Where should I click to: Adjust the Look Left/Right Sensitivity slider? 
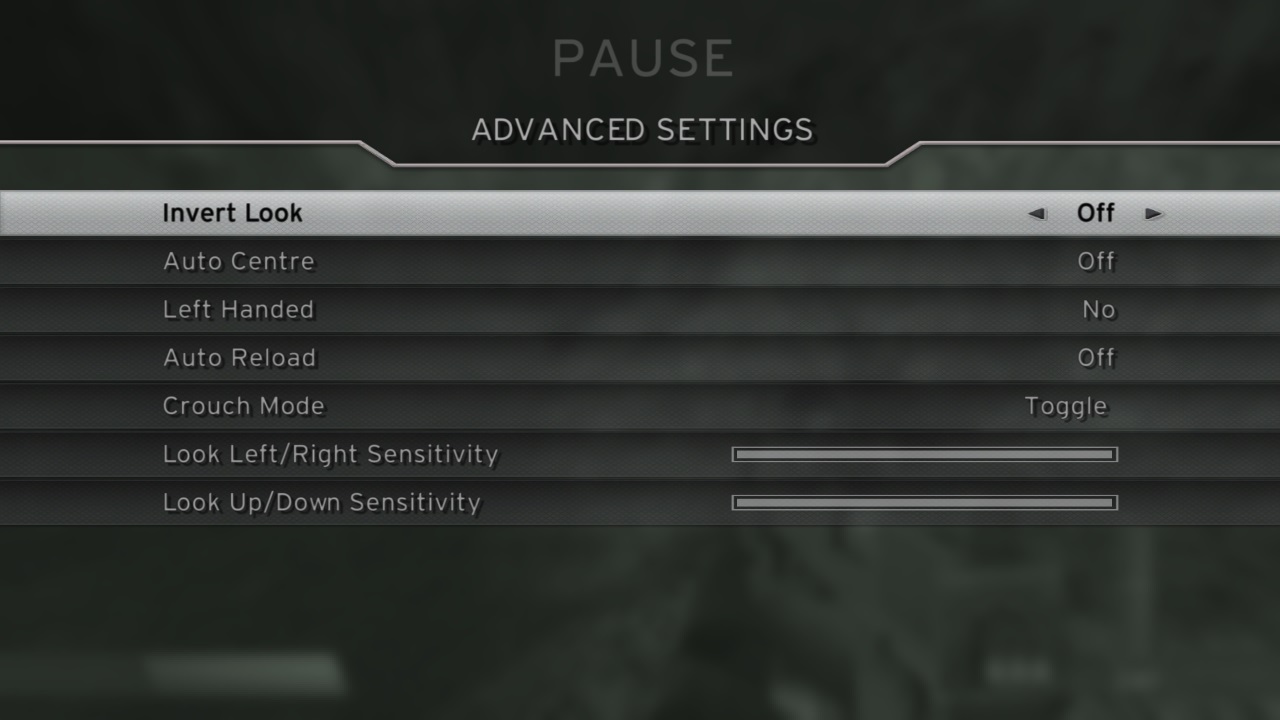coord(924,454)
